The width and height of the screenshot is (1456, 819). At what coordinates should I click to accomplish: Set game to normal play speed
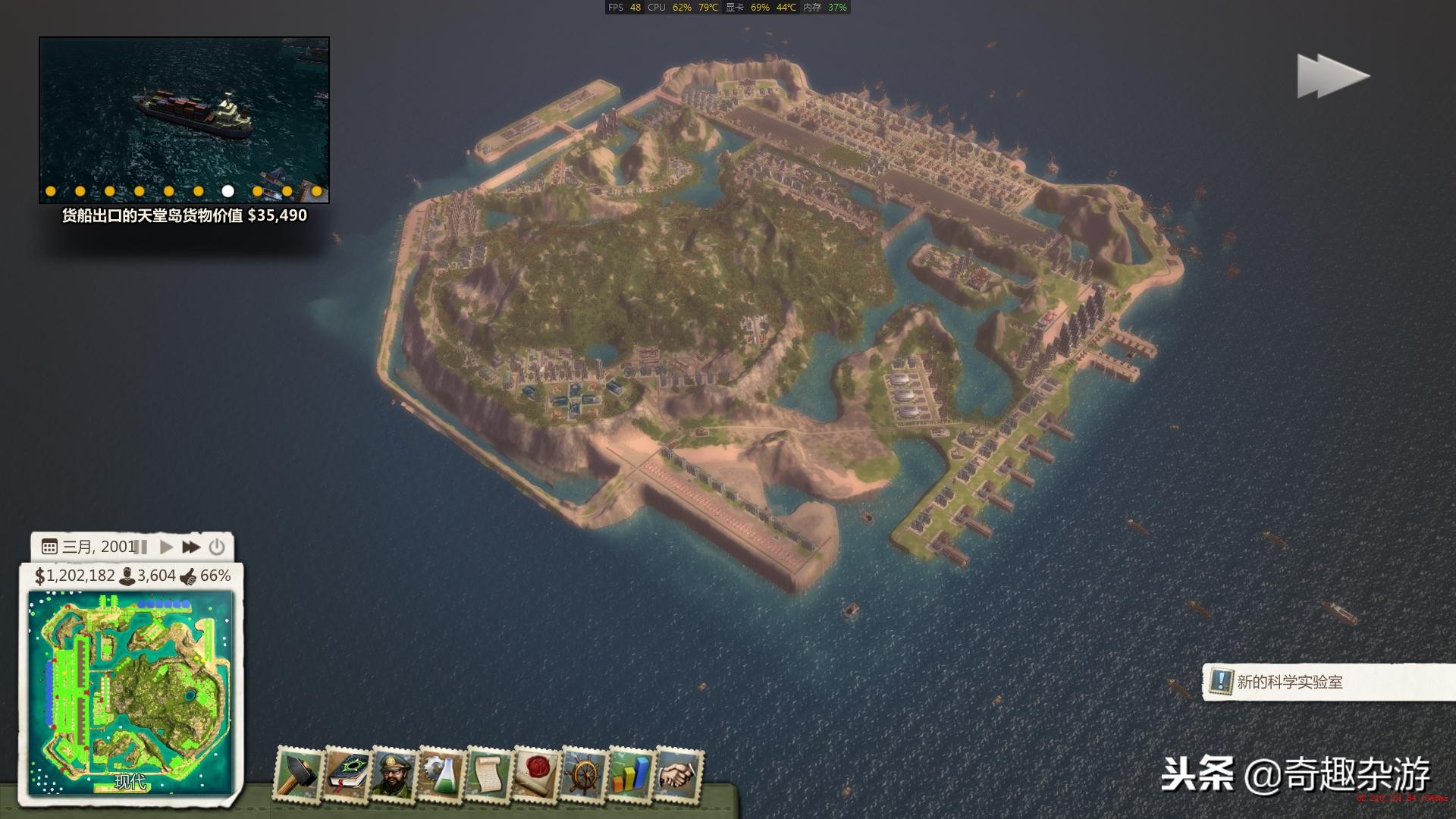click(167, 547)
